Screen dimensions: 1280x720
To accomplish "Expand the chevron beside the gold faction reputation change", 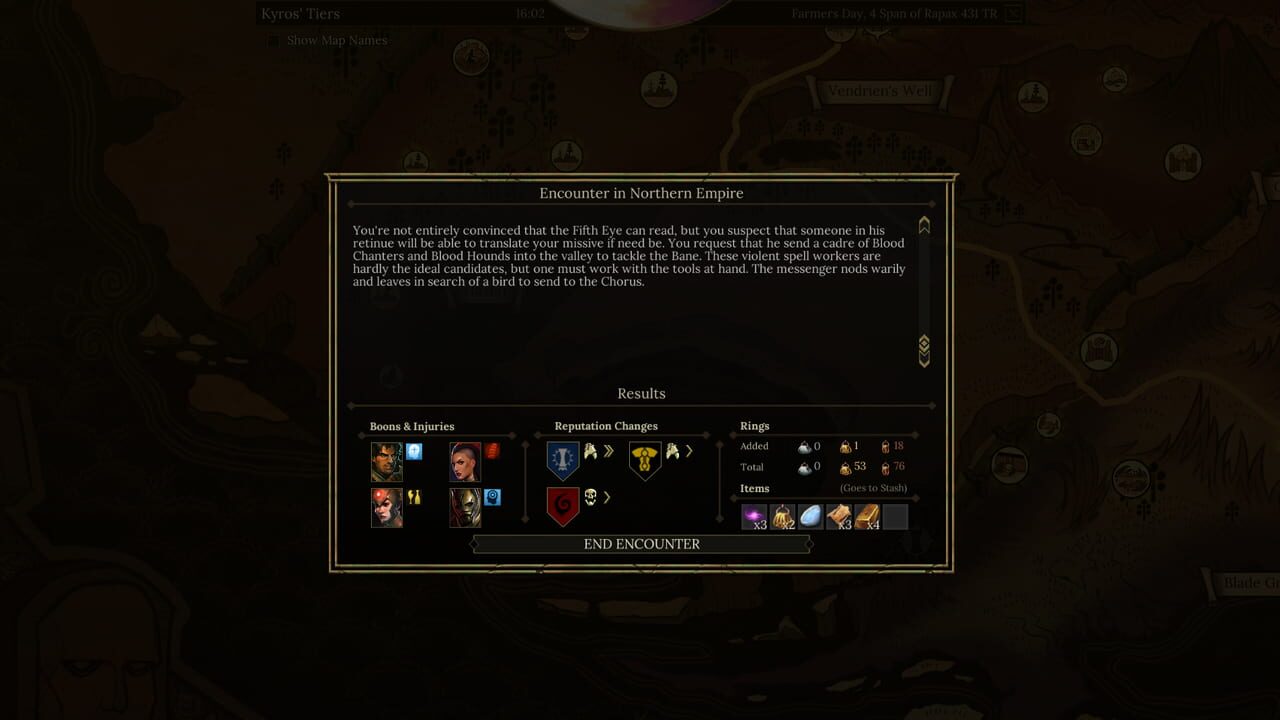I will coord(688,451).
